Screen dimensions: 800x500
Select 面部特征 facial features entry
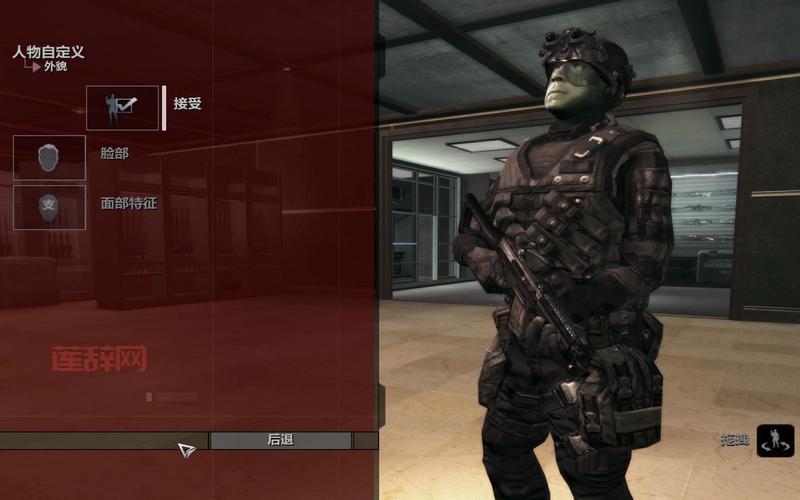pos(50,206)
